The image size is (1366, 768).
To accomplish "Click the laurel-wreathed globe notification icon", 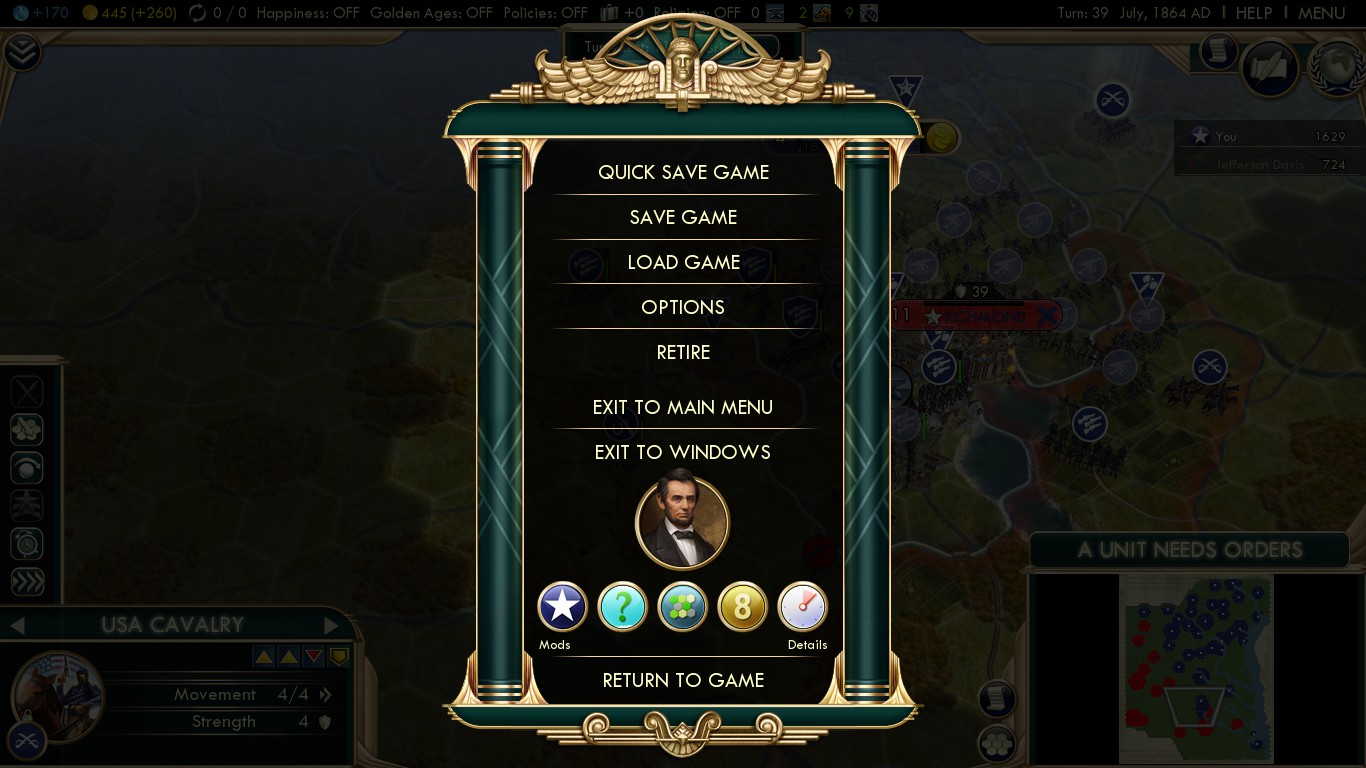I will click(x=1337, y=70).
